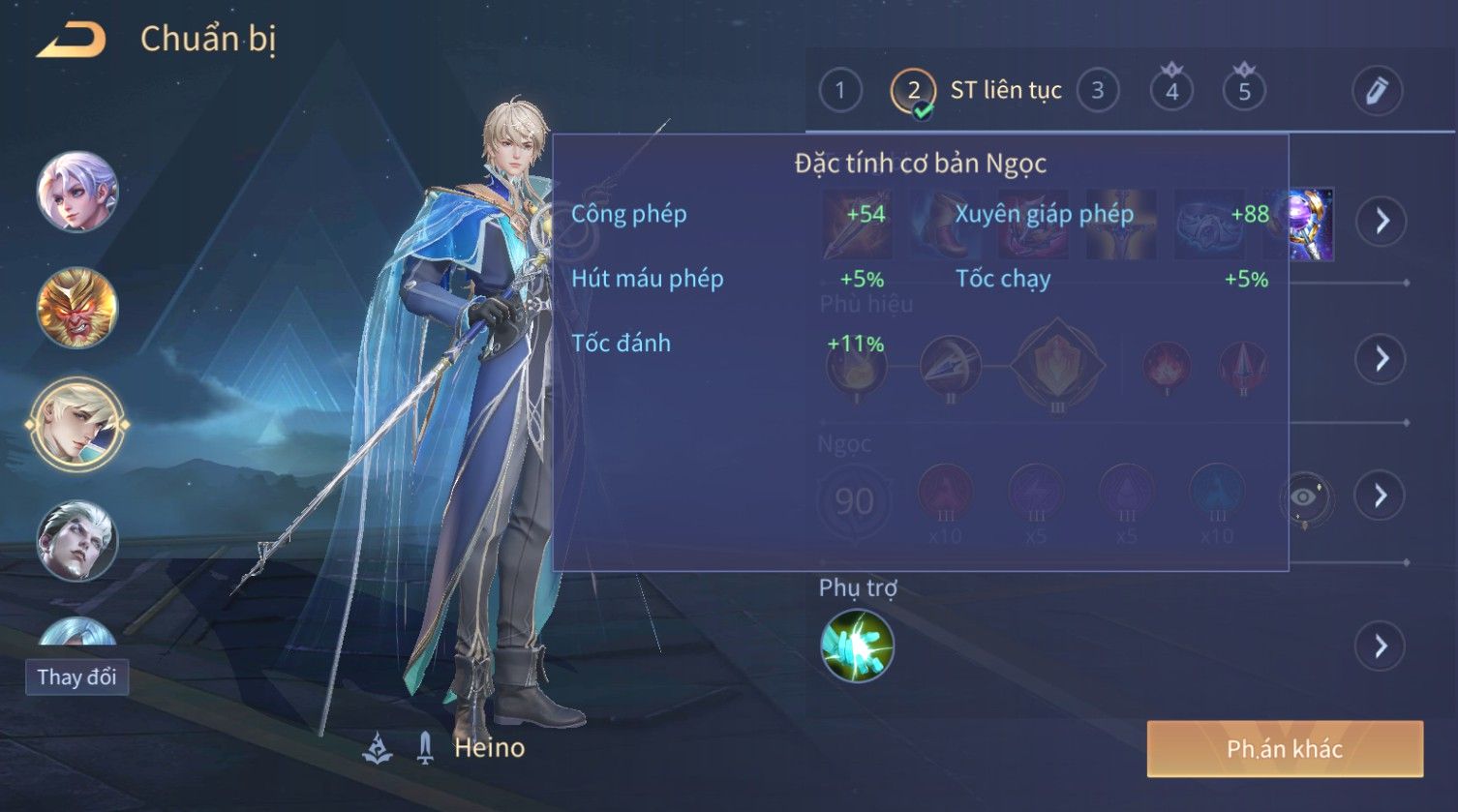Viewport: 1458px width, 812px height.
Task: Expand the equipment items row arrow
Action: pos(1381,222)
